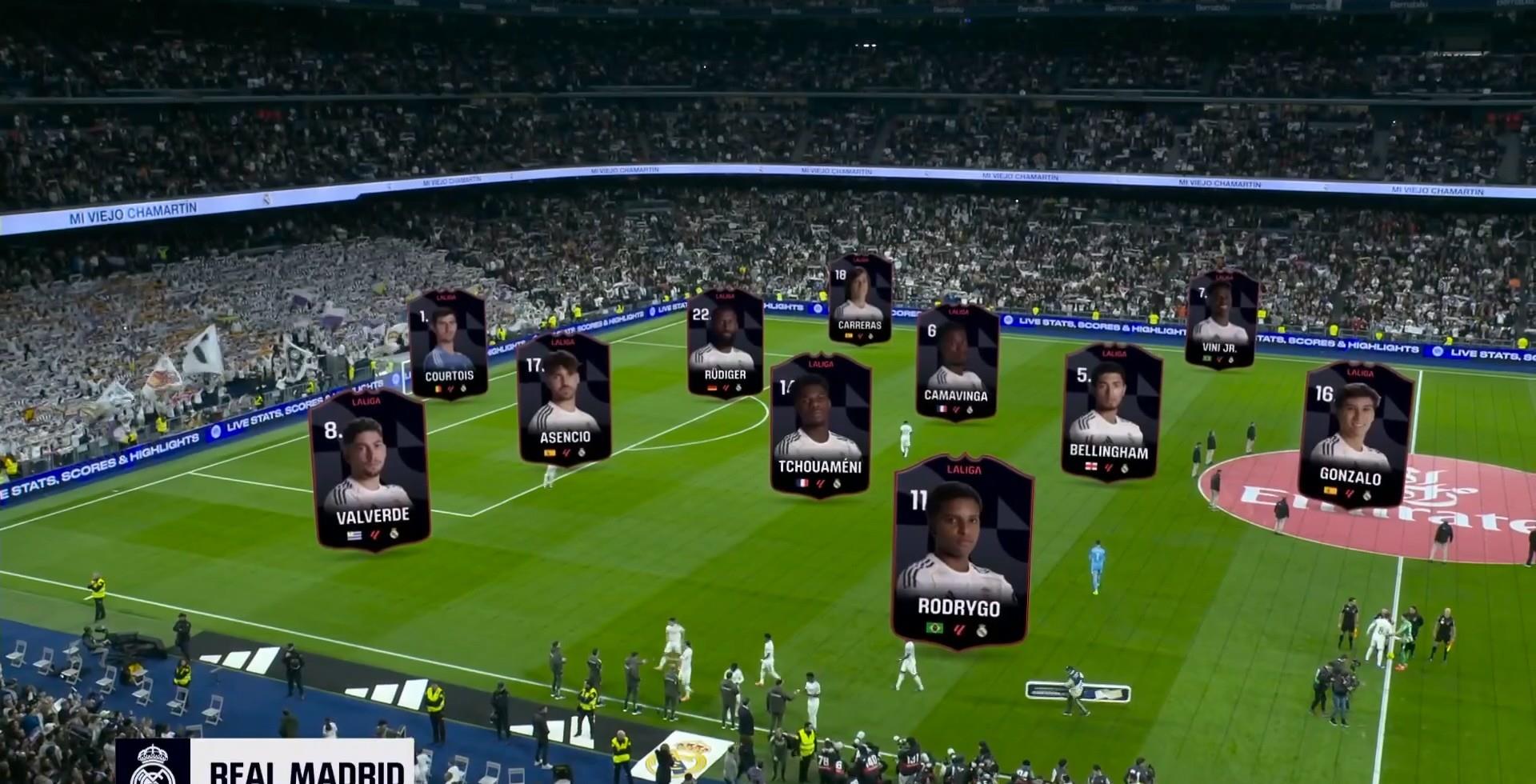Select the Rüdiger lineup card

tap(725, 342)
